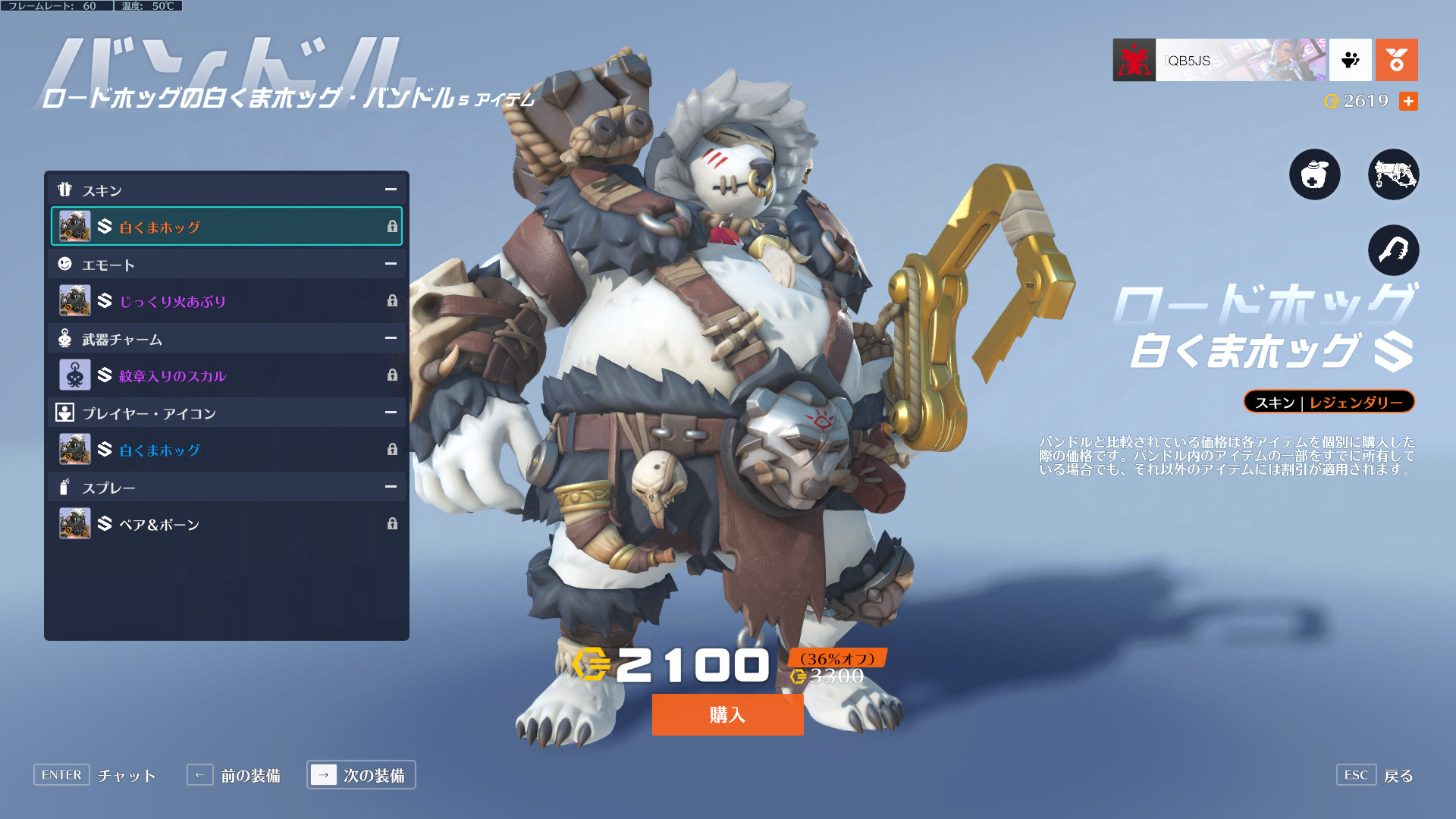1456x819 pixels.
Task: Click the orange 購入 purchase button
Action: tap(727, 714)
